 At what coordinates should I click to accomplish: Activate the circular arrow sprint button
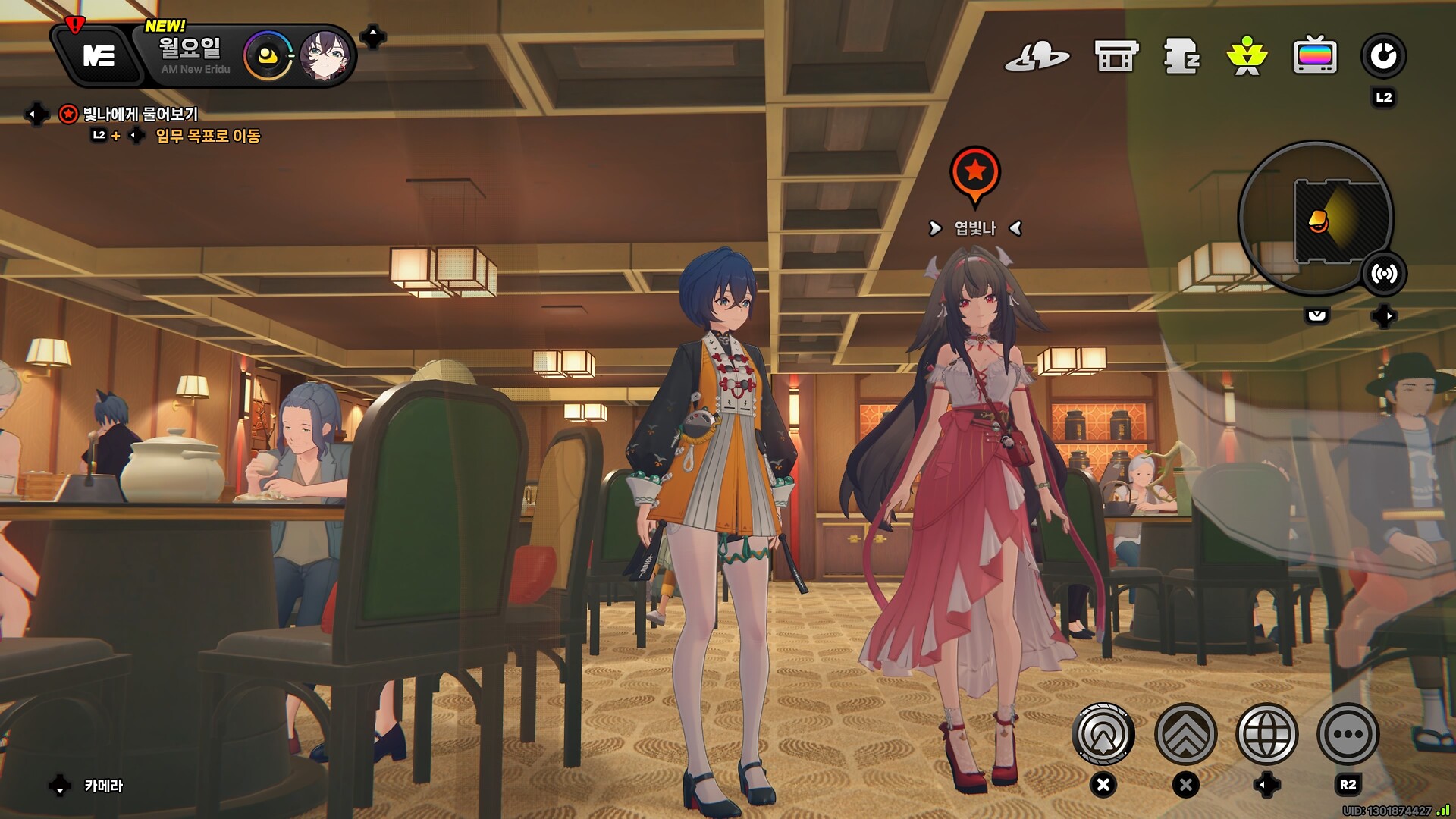point(1103,734)
